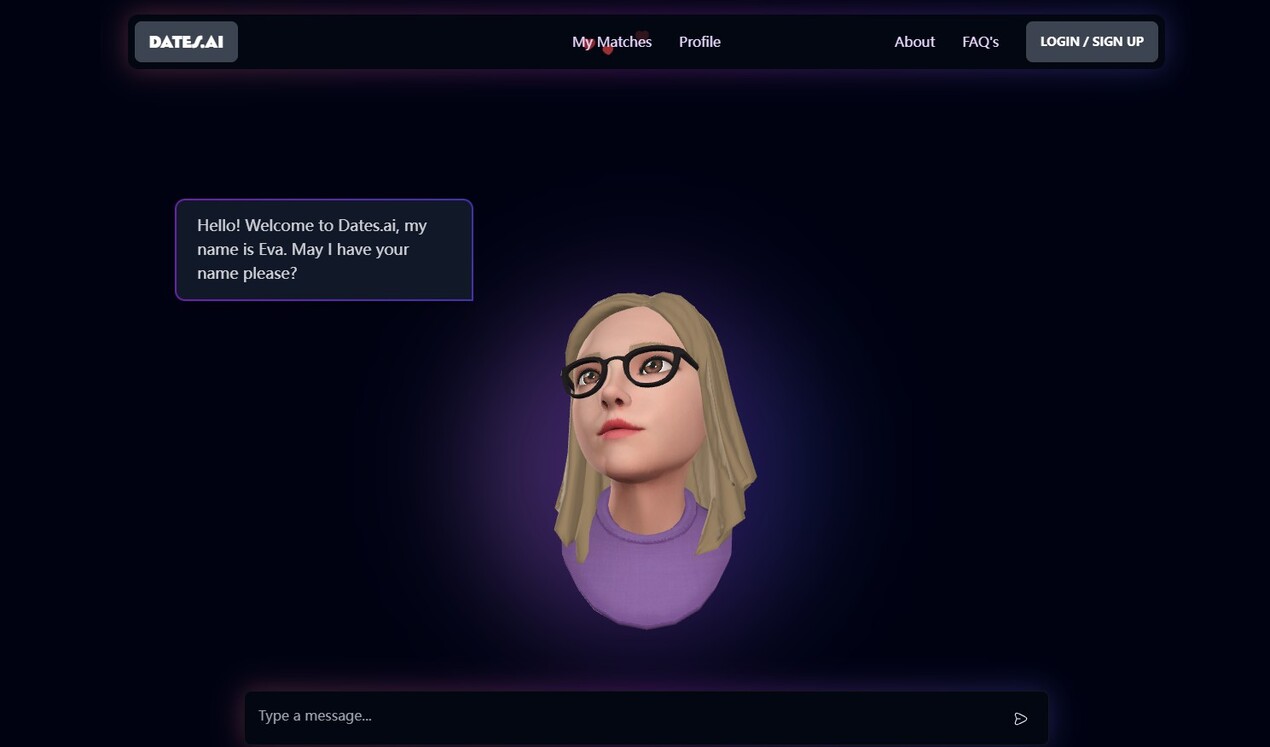
Task: View the FAQ's section
Action: tap(980, 42)
